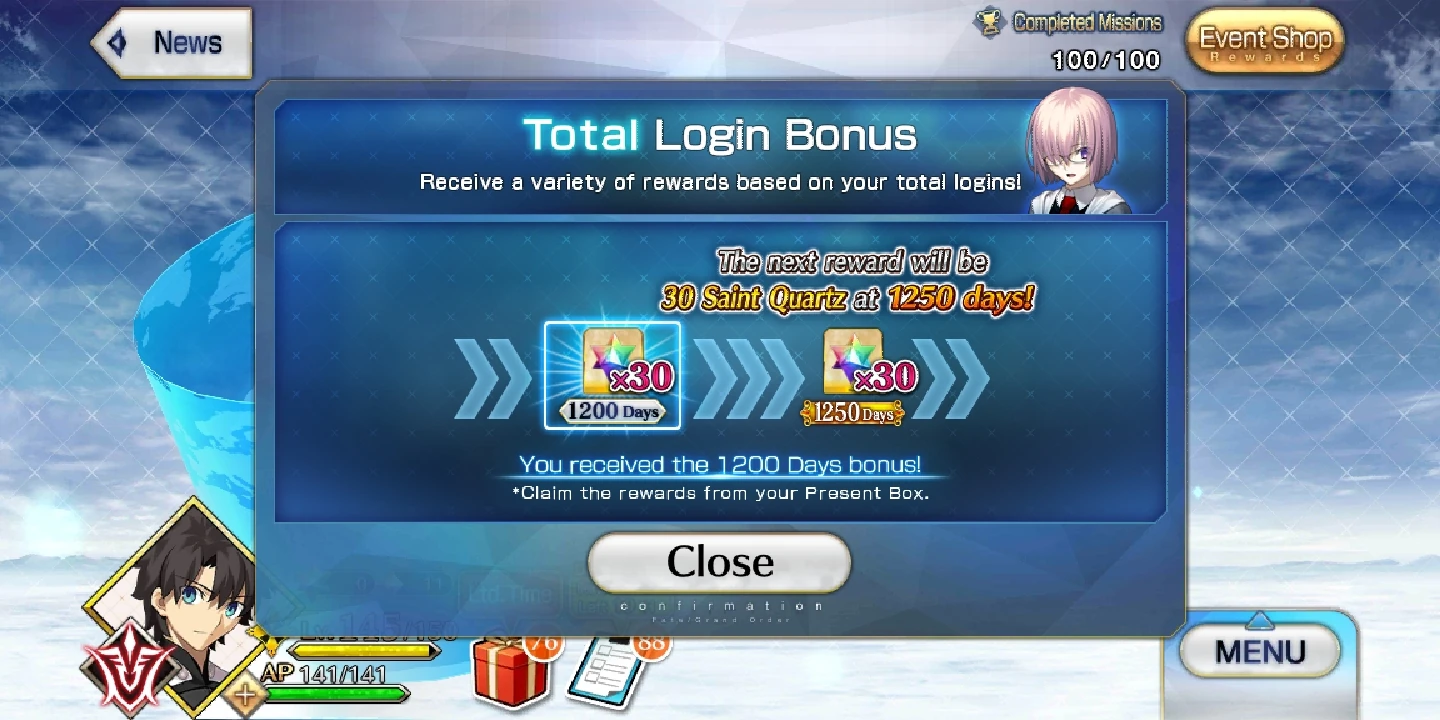
Task: Click the chevron arrows between reward icons
Action: coord(744,375)
